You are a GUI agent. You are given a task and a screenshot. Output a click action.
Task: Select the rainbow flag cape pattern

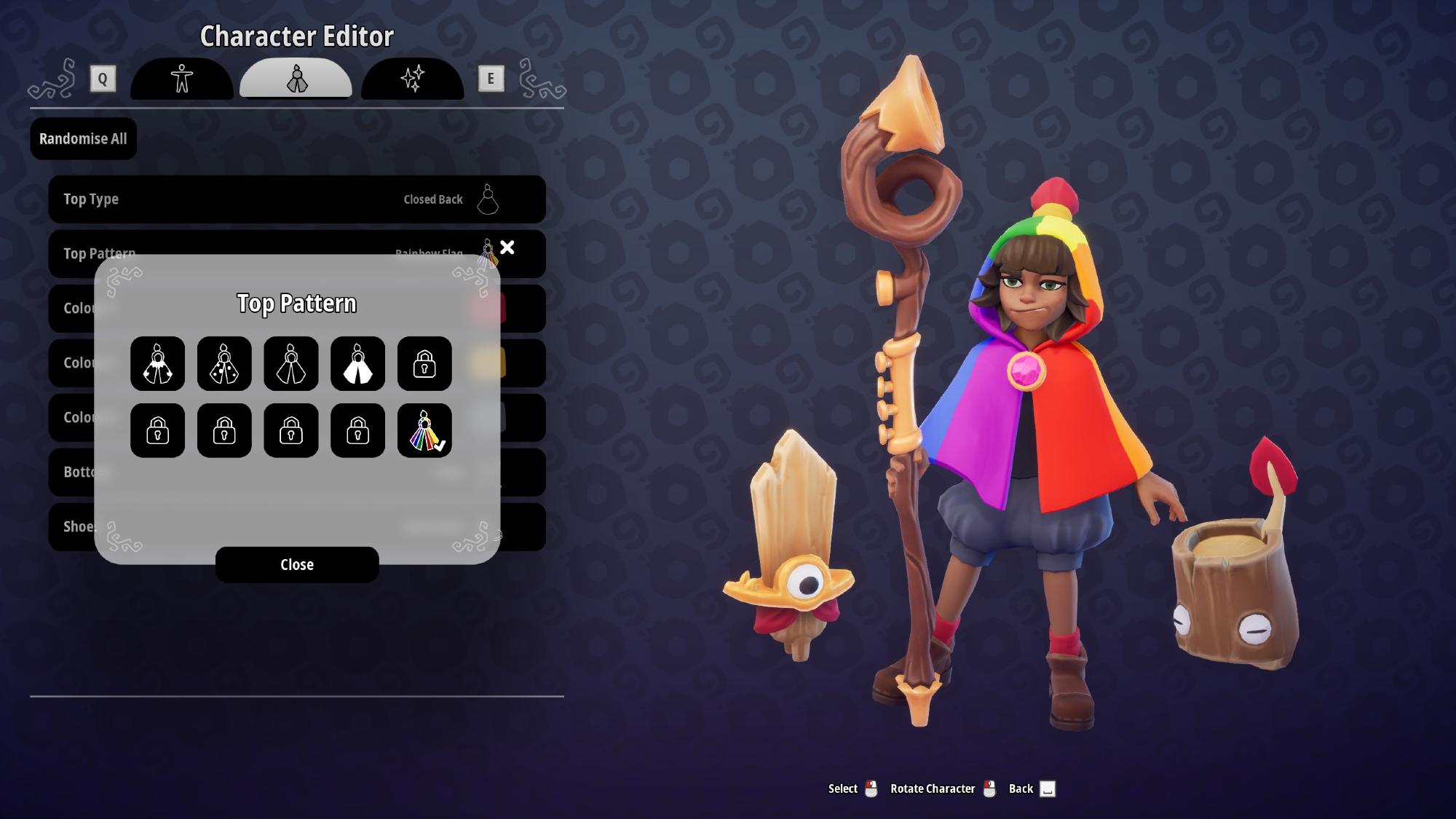(424, 431)
